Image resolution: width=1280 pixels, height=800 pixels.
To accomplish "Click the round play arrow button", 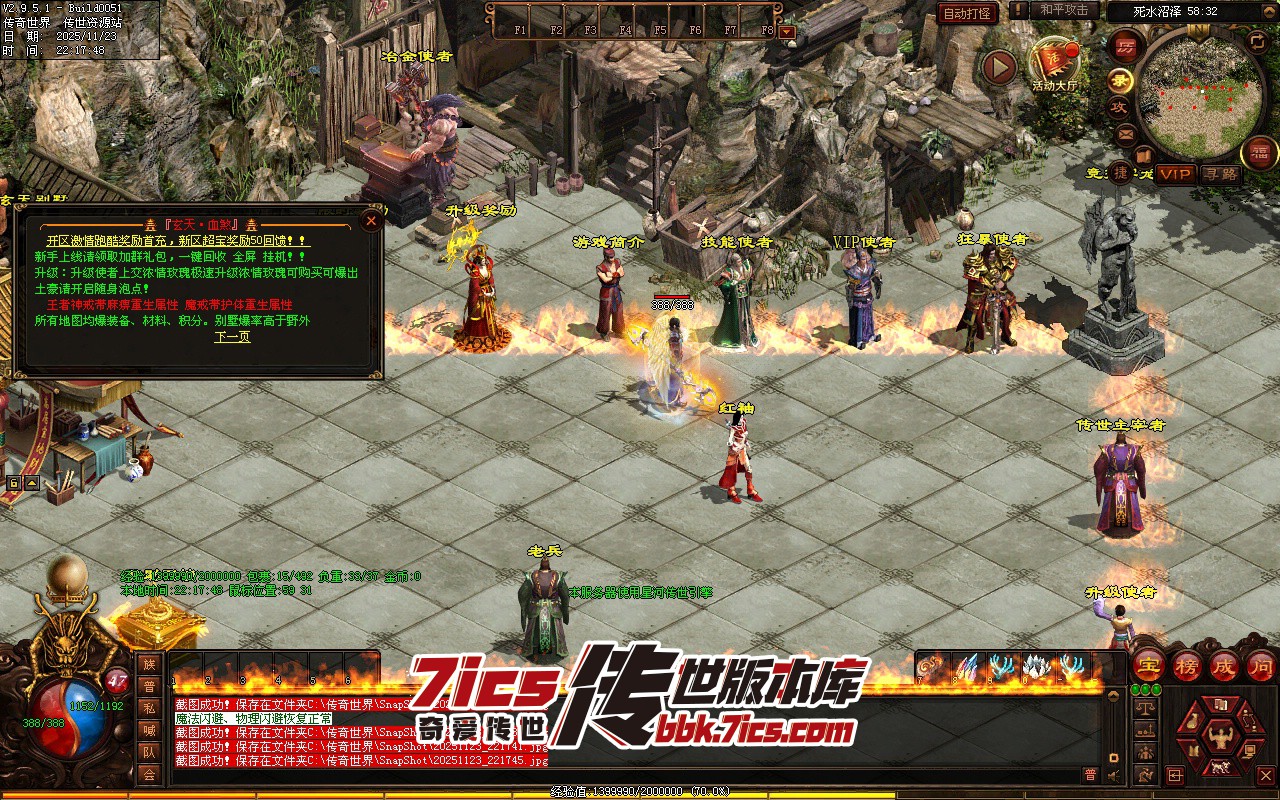I will [x=998, y=67].
